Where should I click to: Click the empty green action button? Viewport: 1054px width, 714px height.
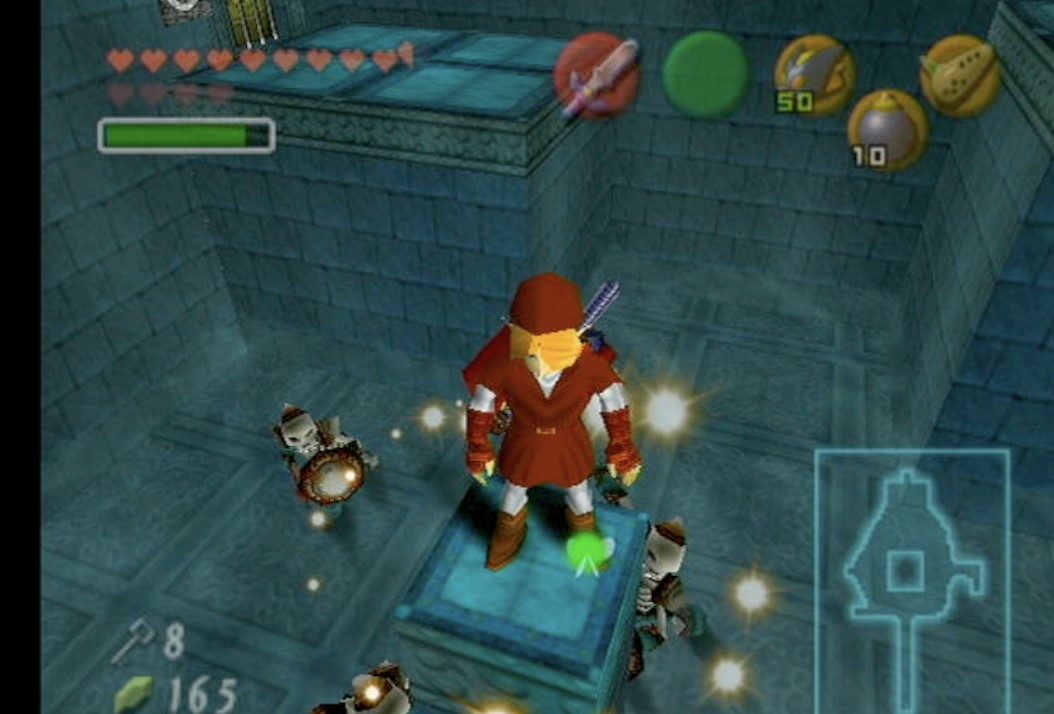[706, 74]
